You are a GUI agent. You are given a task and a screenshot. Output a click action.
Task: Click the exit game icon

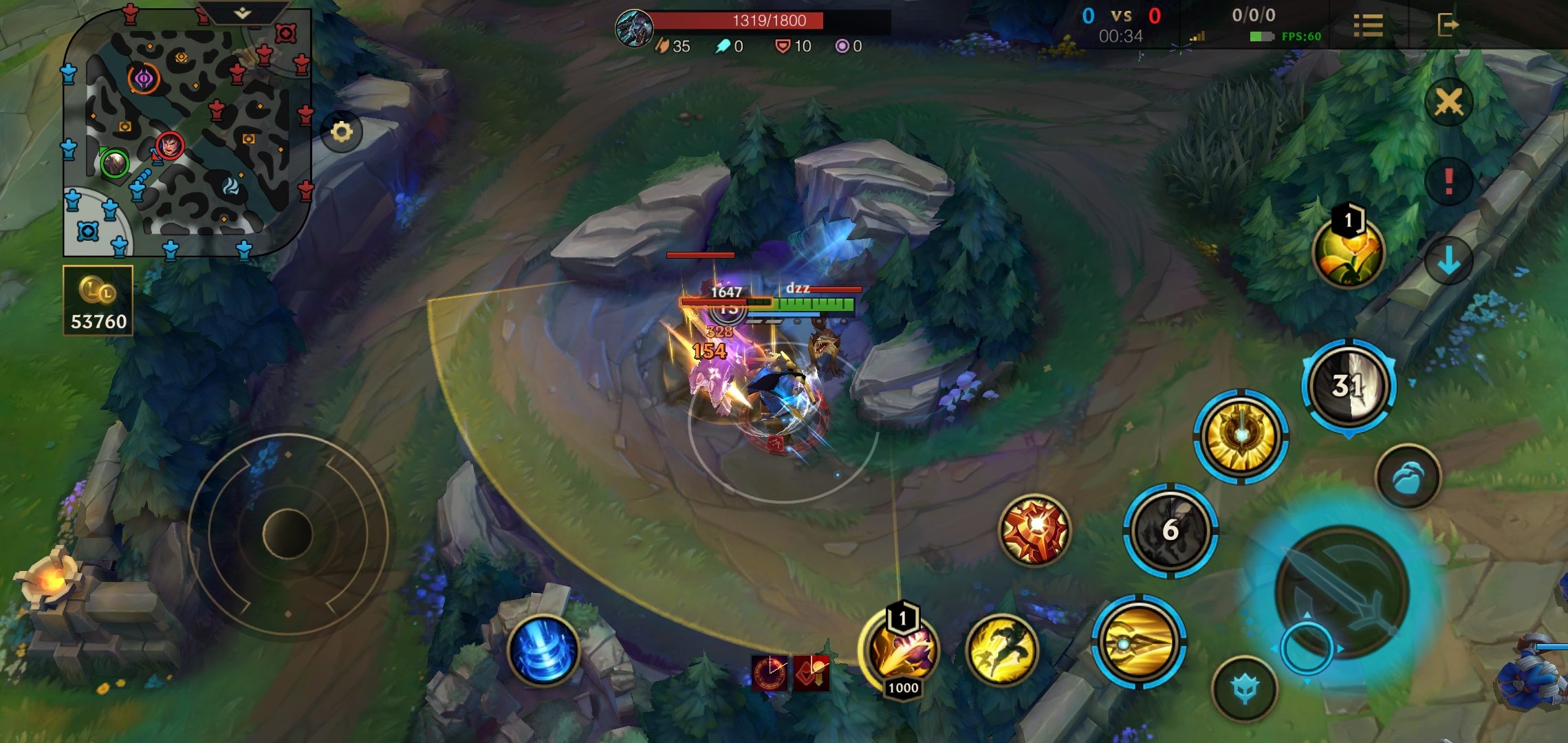pos(1447,25)
